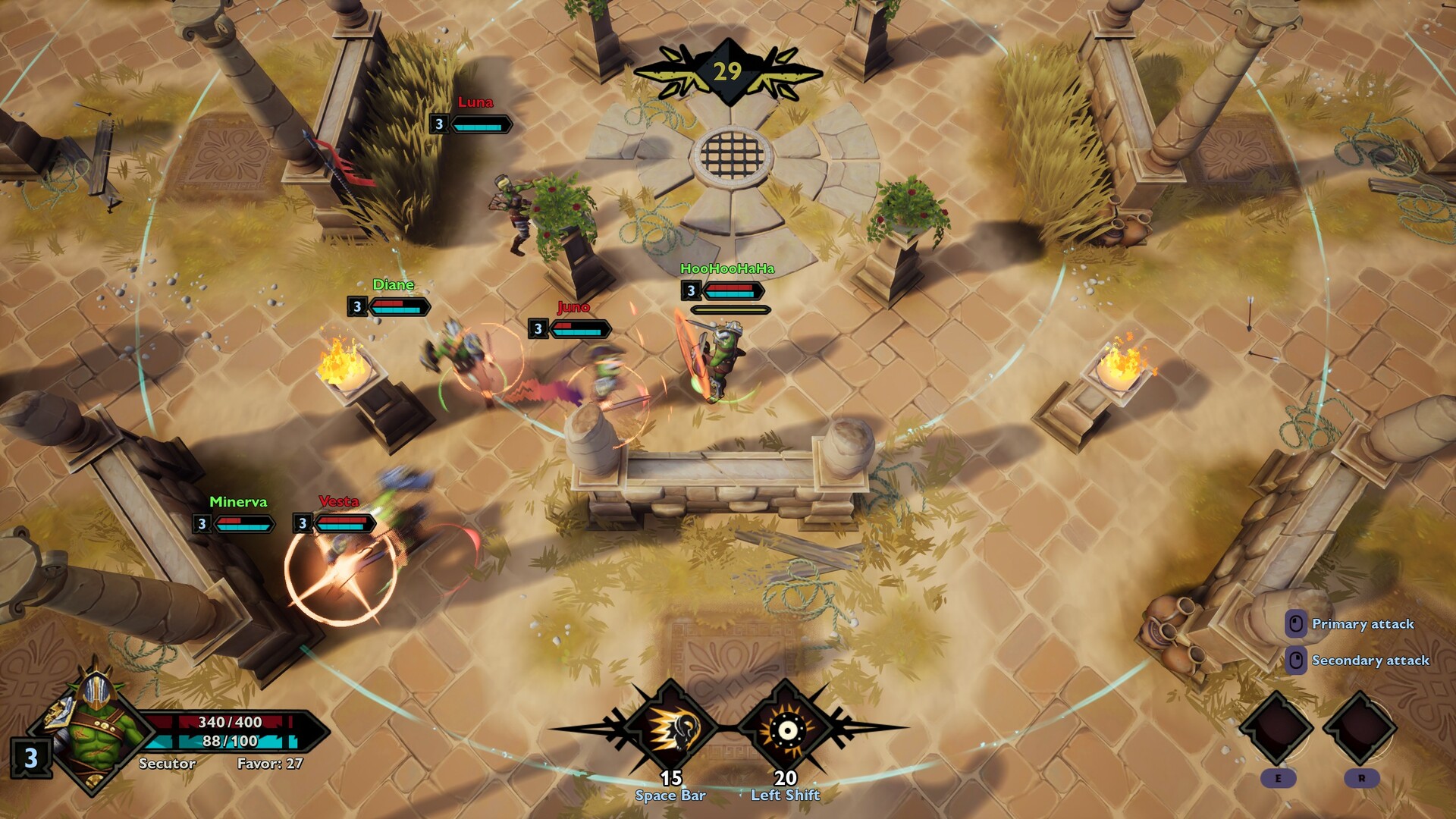Click the yellow stamina bar under HooHooHaHa
This screenshot has width=1456, height=819.
point(732,309)
